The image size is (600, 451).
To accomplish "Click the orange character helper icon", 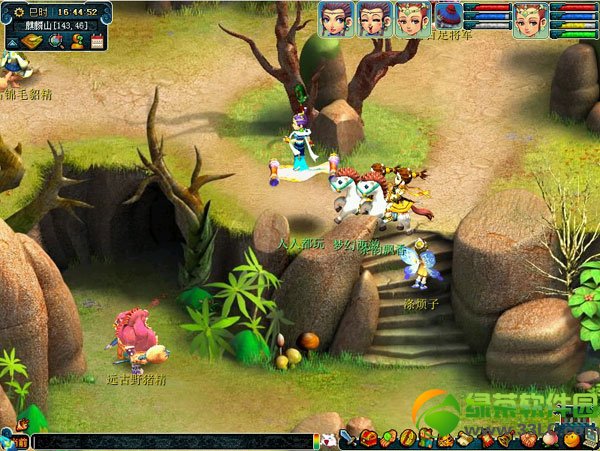I will coord(76,41).
